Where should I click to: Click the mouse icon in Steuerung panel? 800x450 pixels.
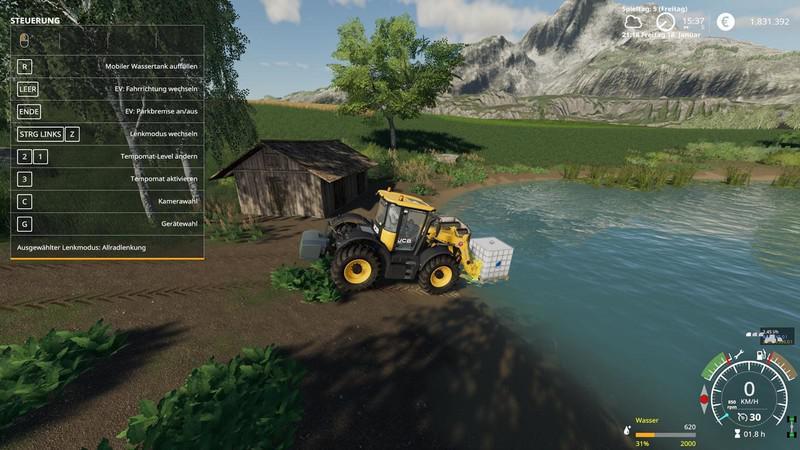(x=25, y=40)
